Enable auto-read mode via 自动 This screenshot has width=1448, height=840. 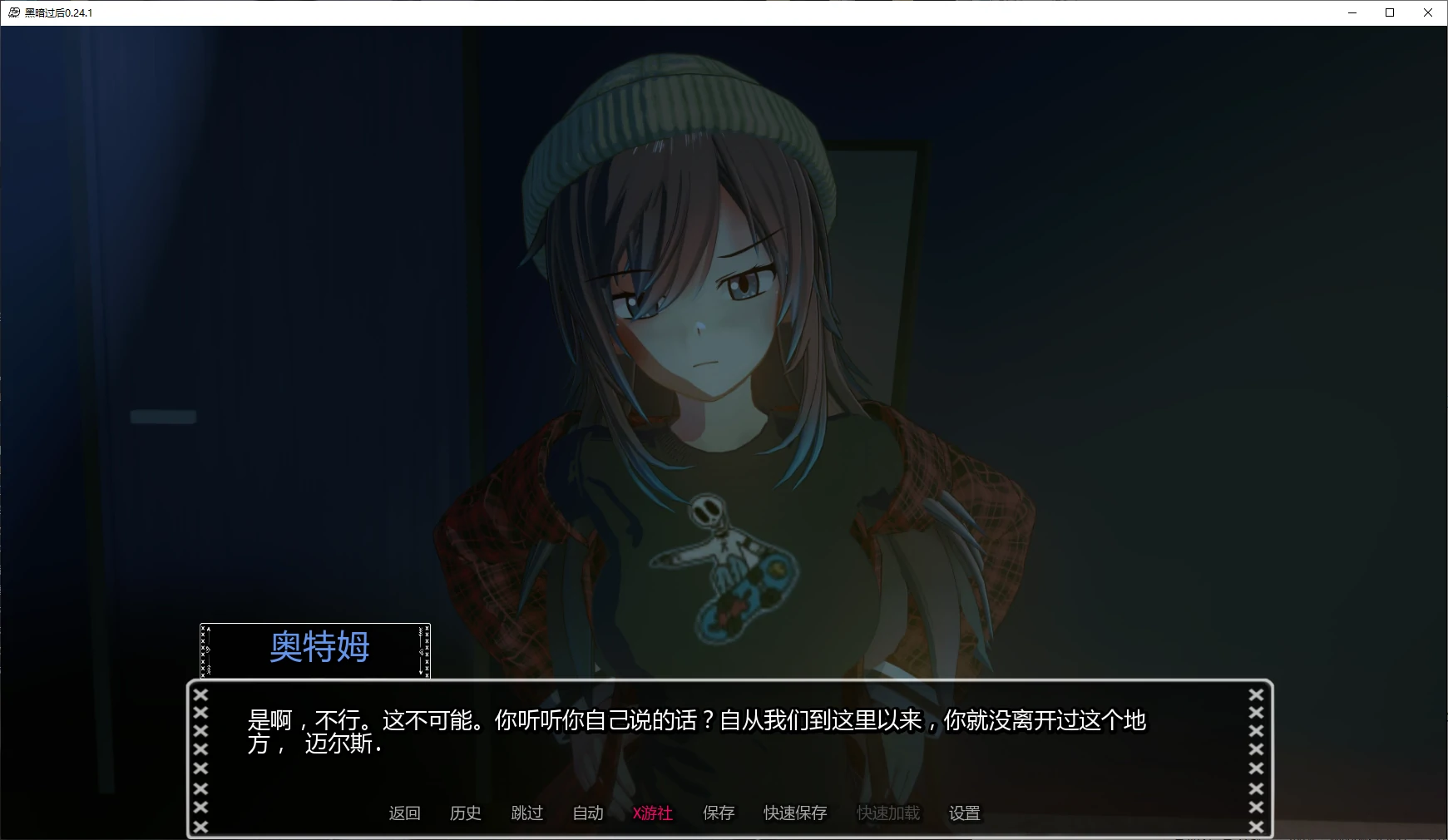[588, 813]
